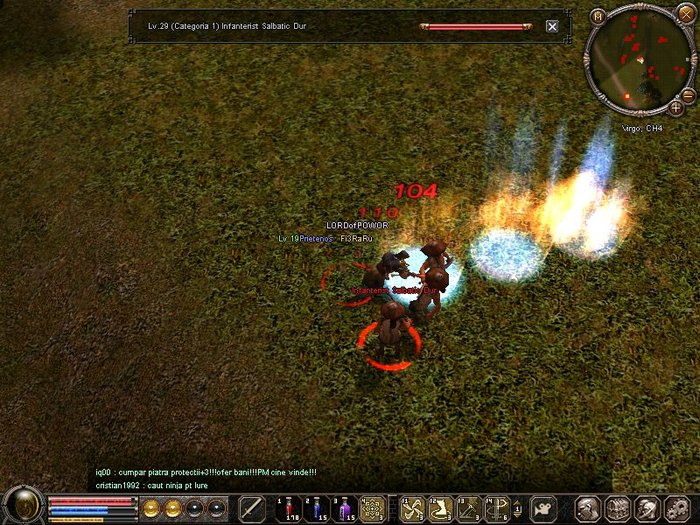Click the character portrait orb
The image size is (700, 525).
[22, 505]
